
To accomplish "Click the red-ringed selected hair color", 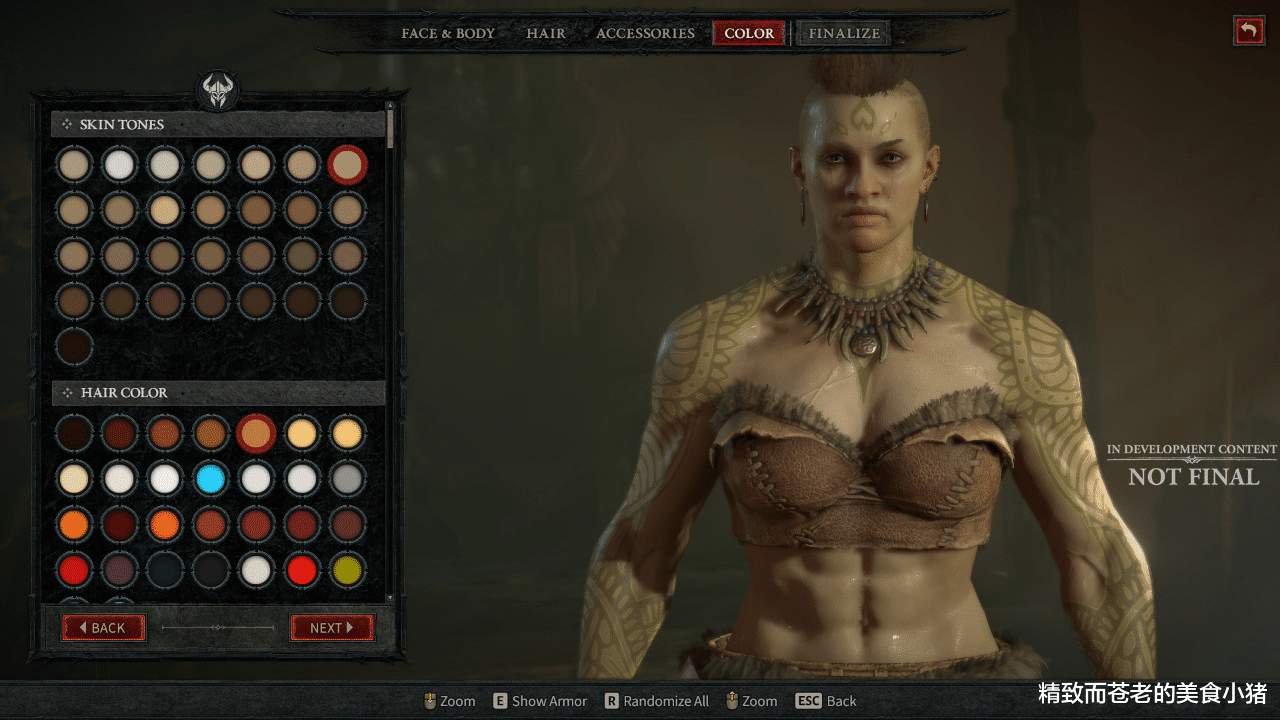I will [257, 433].
